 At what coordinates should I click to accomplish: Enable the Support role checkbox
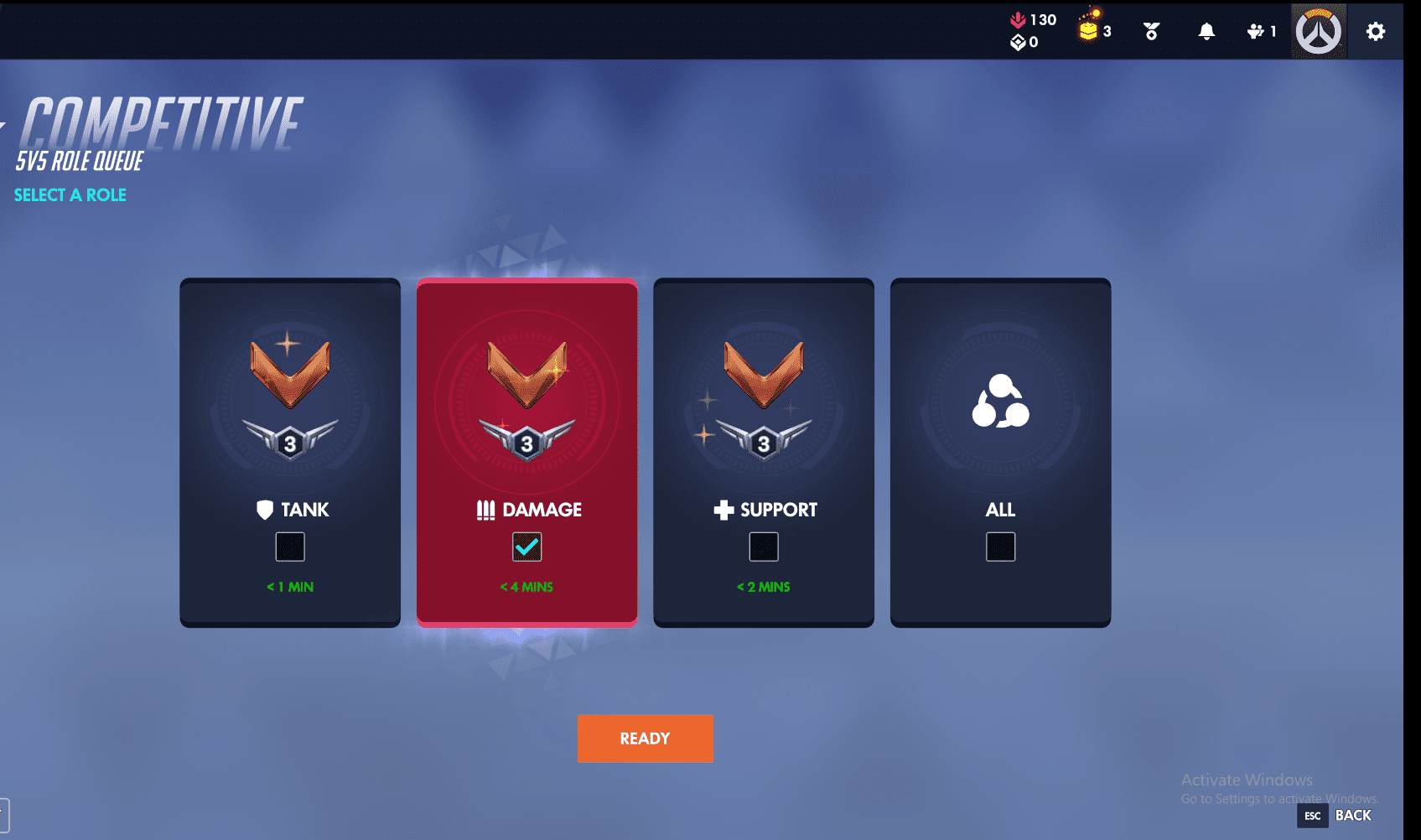point(764,547)
